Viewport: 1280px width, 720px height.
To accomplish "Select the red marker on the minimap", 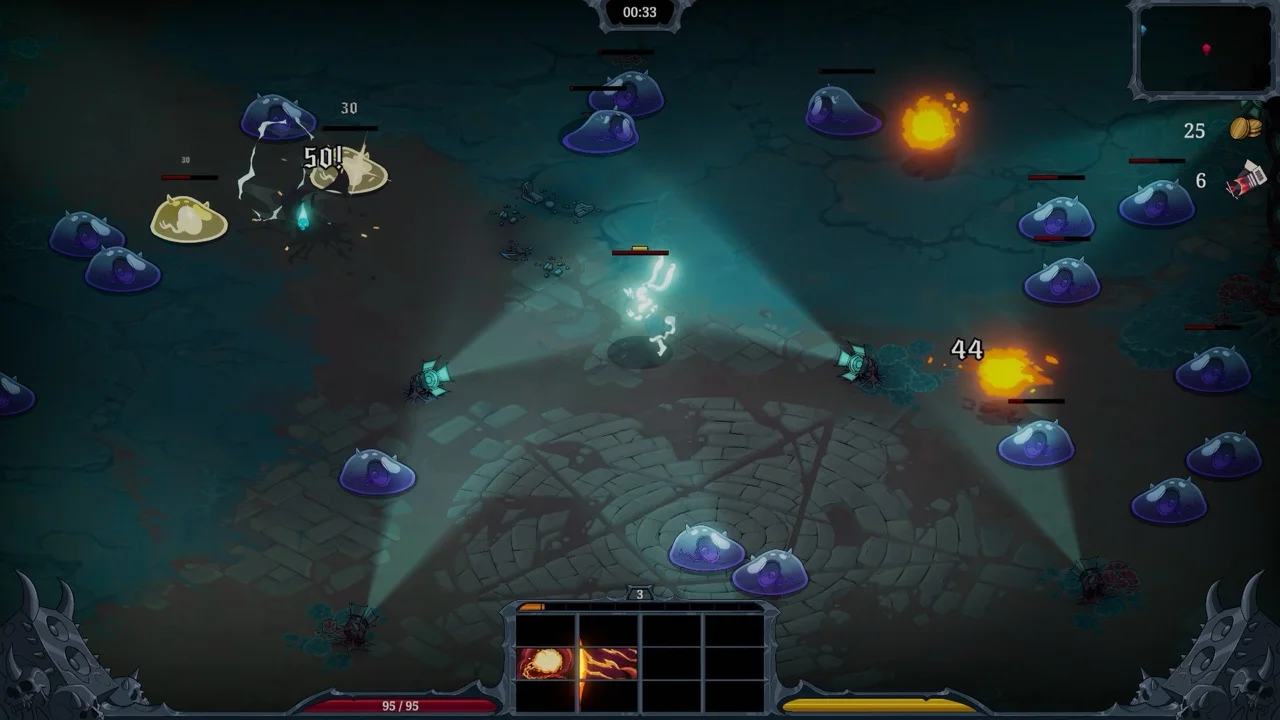I will click(x=1207, y=49).
